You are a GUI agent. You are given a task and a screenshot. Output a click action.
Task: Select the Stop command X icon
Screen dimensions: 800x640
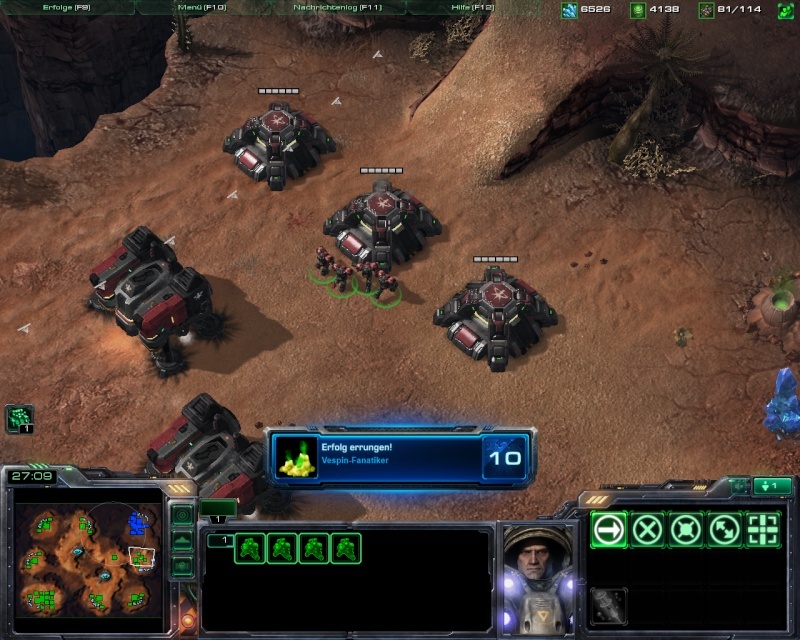coord(648,528)
